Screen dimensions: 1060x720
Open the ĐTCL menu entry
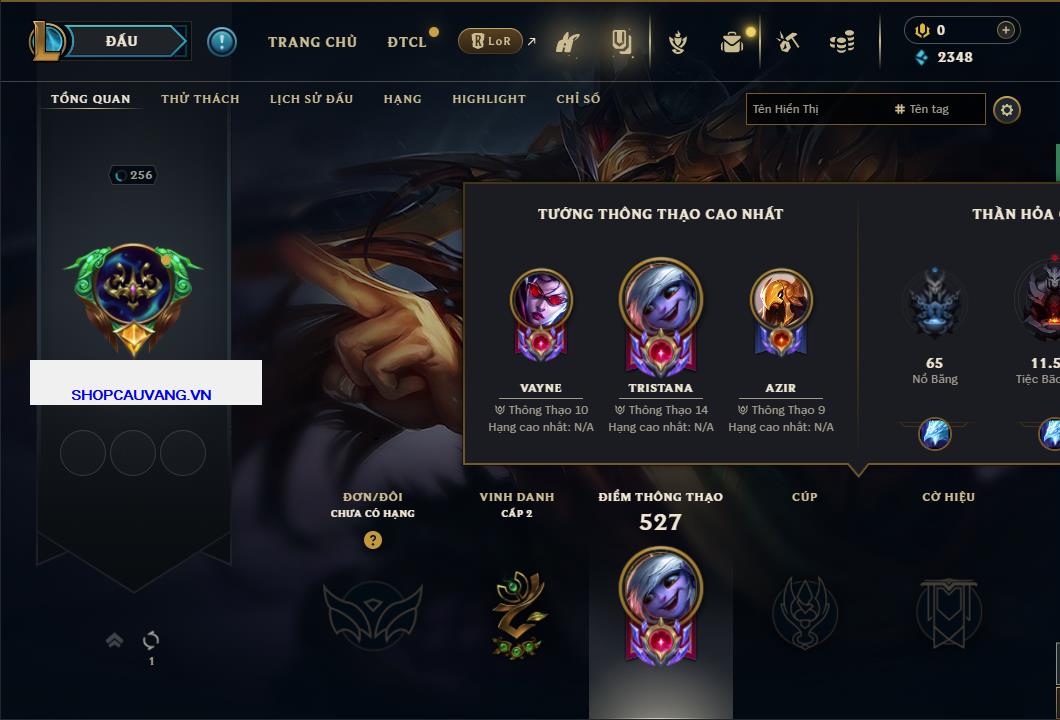click(407, 42)
